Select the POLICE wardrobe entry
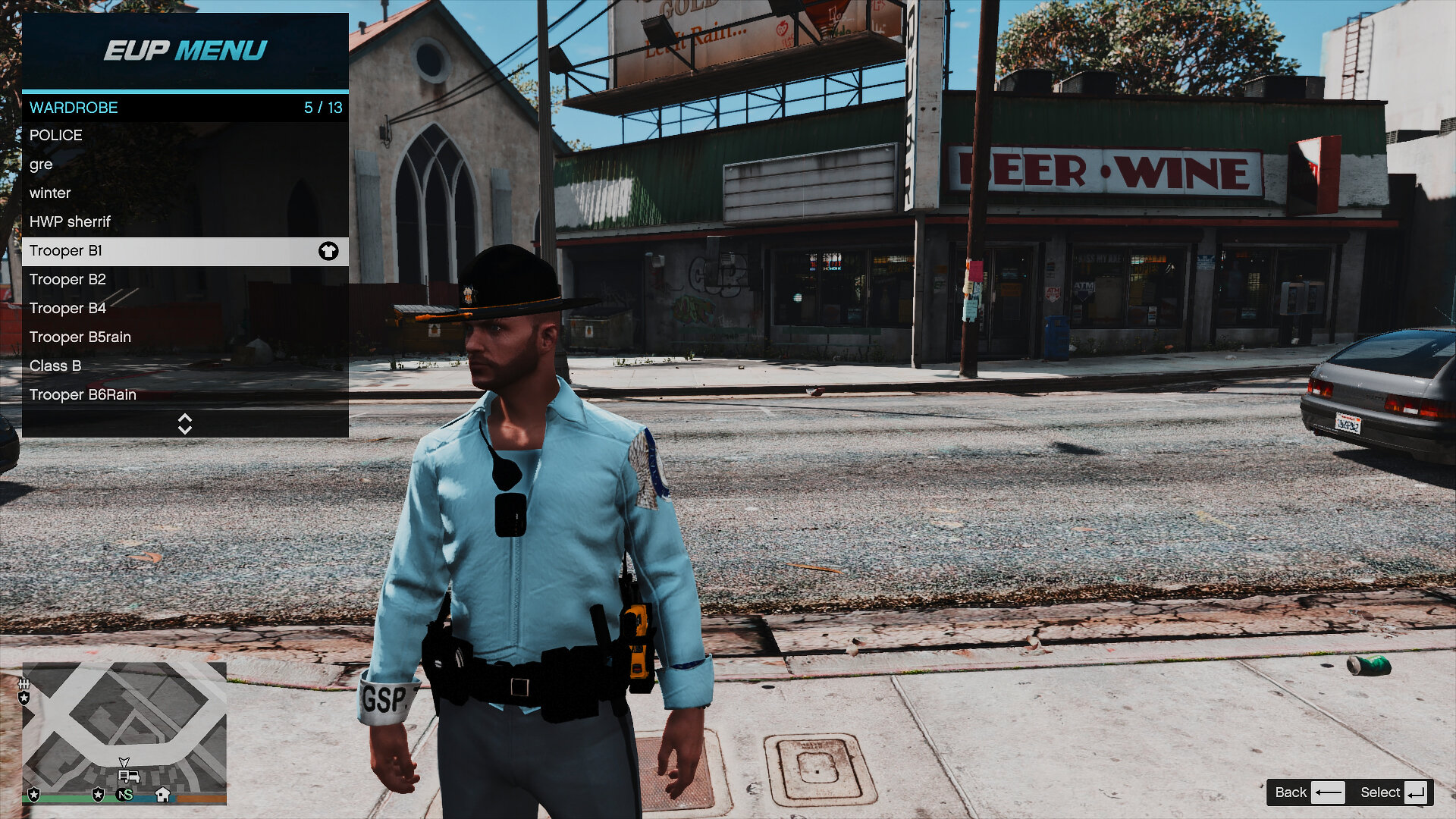The image size is (1456, 819). click(x=185, y=135)
